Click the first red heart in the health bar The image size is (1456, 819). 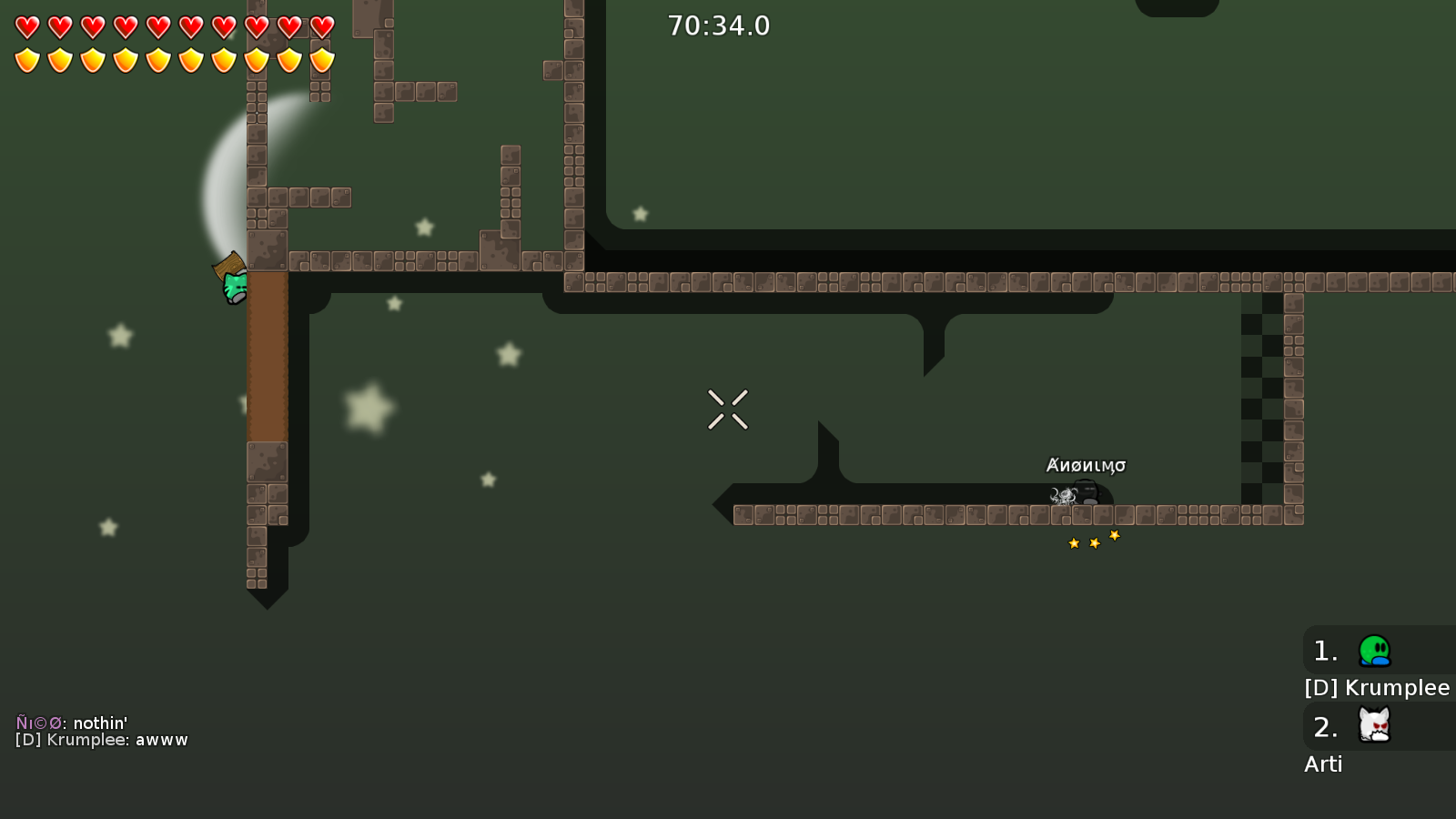point(26,26)
